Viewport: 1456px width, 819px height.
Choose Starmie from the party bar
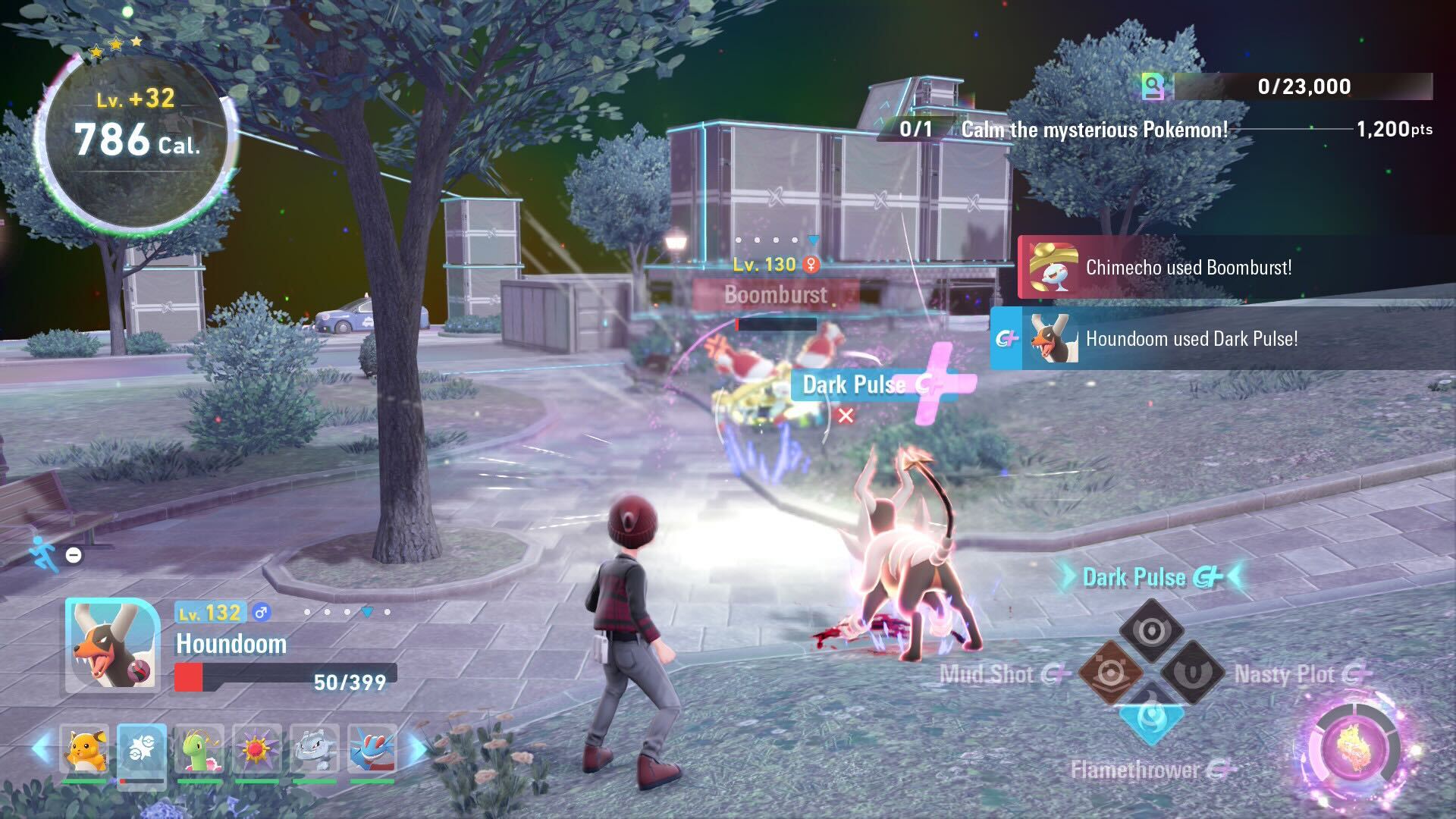pos(257,749)
